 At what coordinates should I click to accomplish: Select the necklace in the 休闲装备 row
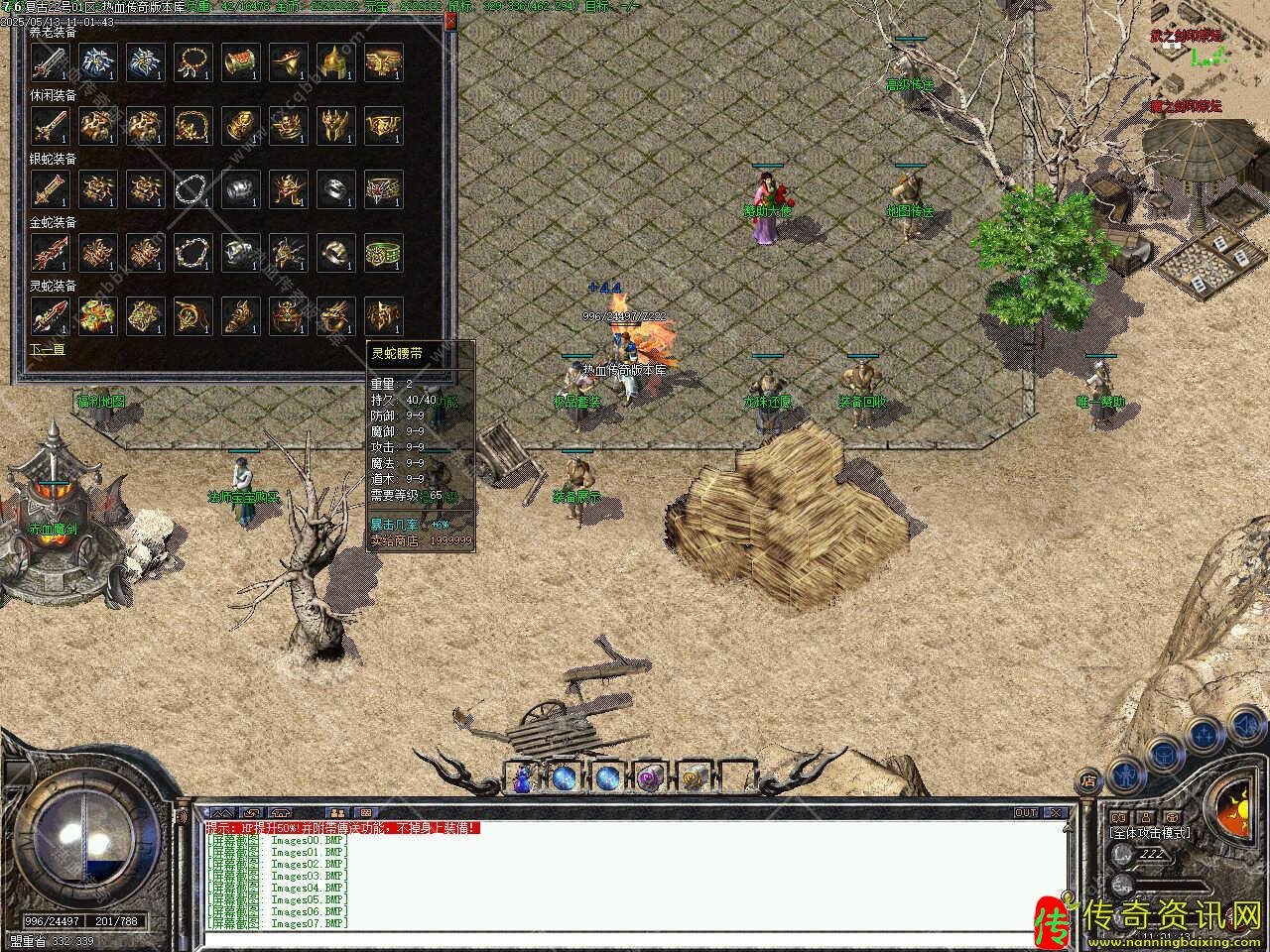pyautogui.click(x=192, y=125)
